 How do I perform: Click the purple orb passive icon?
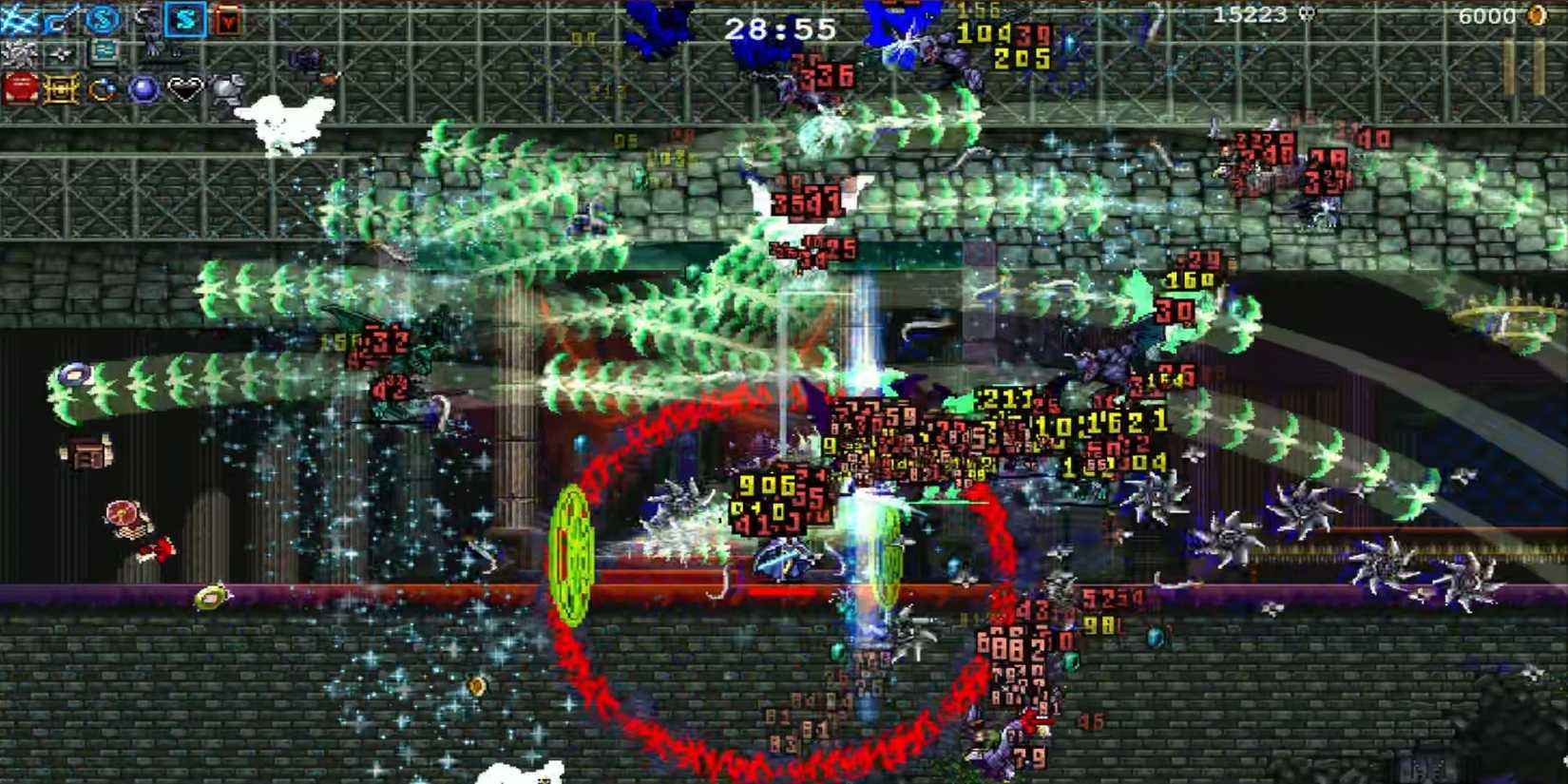pos(143,89)
